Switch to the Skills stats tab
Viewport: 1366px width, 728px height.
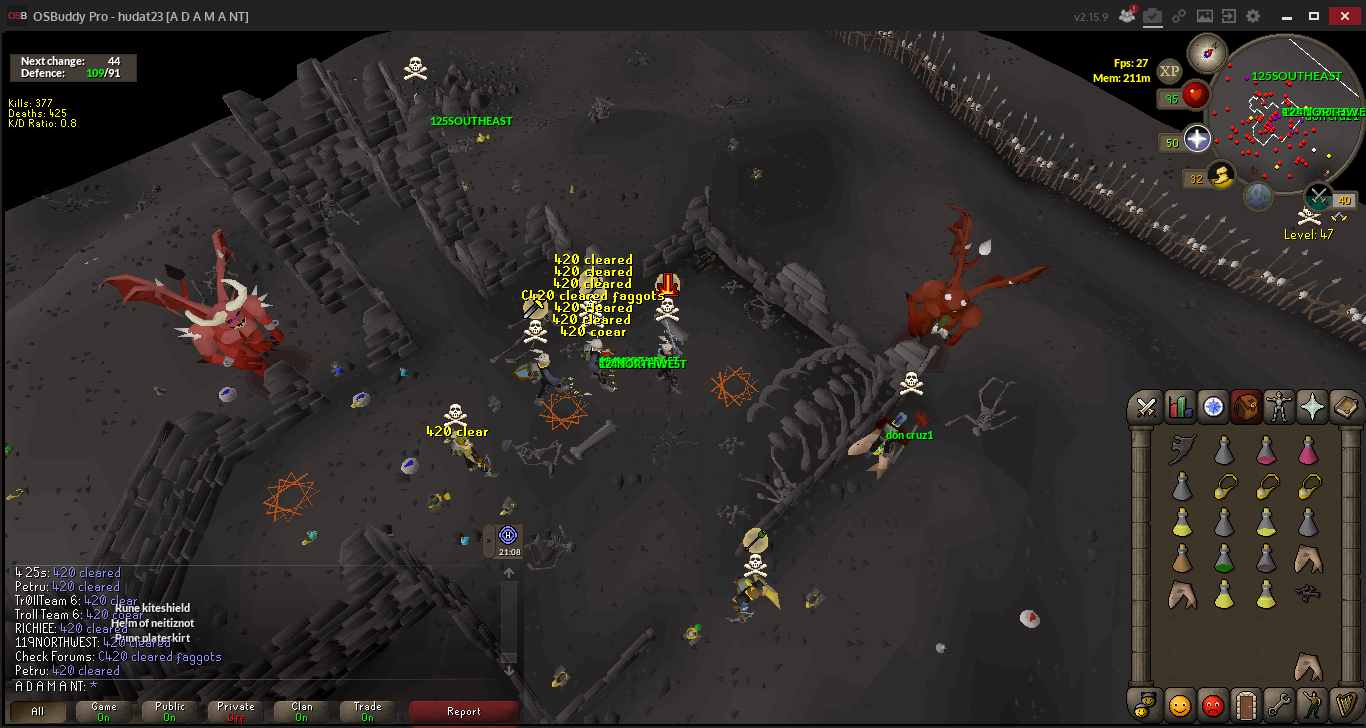tap(1180, 407)
